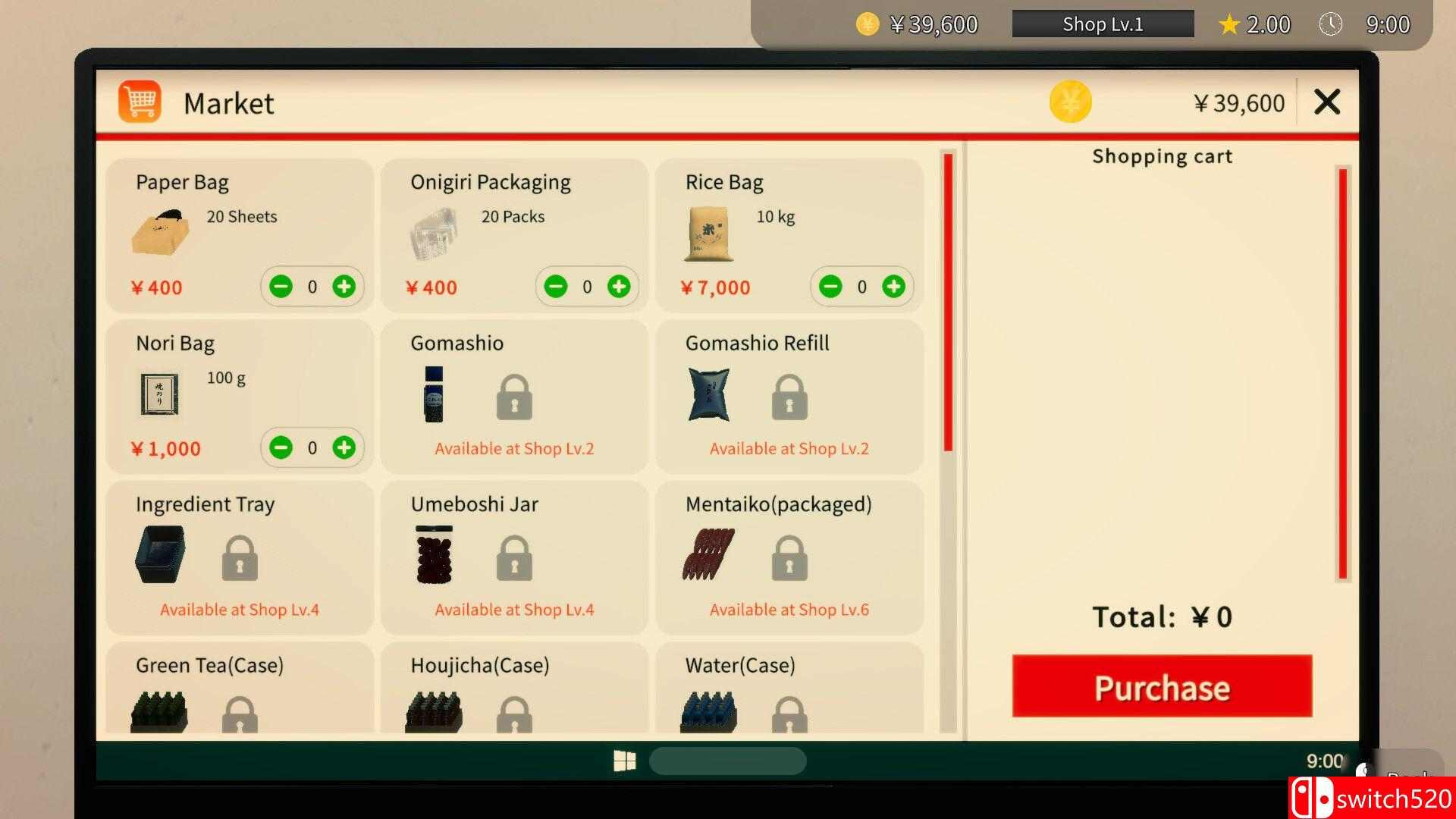
Task: Decrease Nori Bag quantity with minus button
Action: (281, 447)
